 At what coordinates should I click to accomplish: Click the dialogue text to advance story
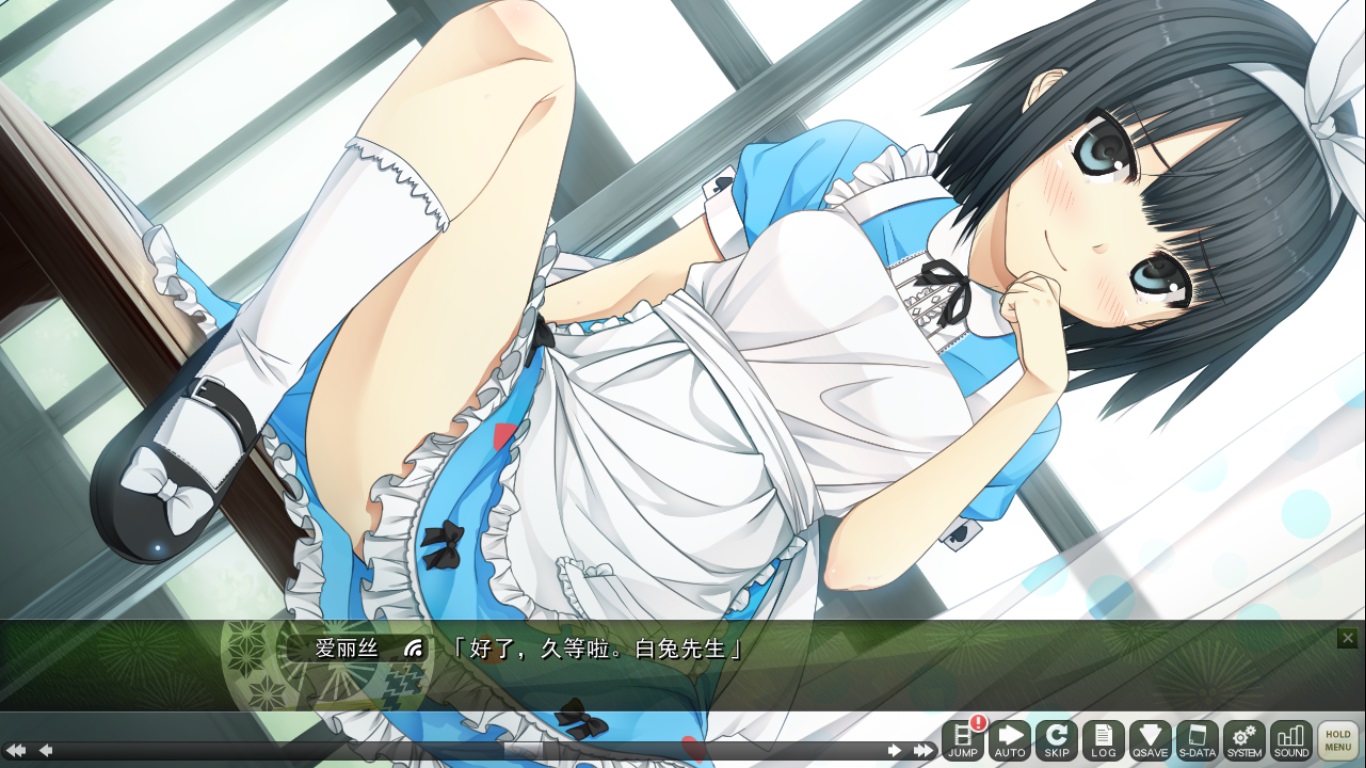pyautogui.click(x=600, y=648)
